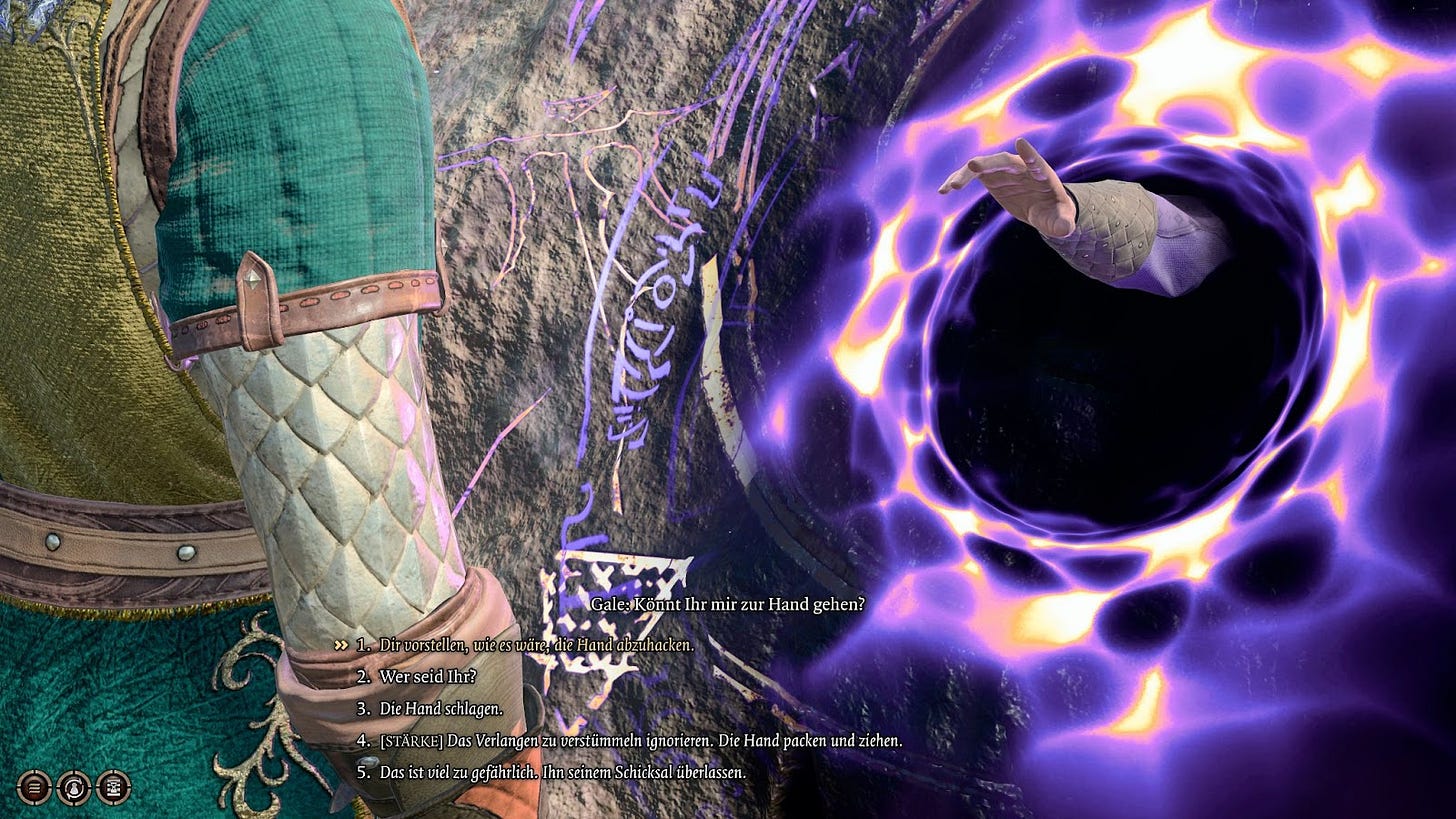This screenshot has width=1456, height=819.
Task: Open the three-line menu icon
Action: [x=33, y=787]
